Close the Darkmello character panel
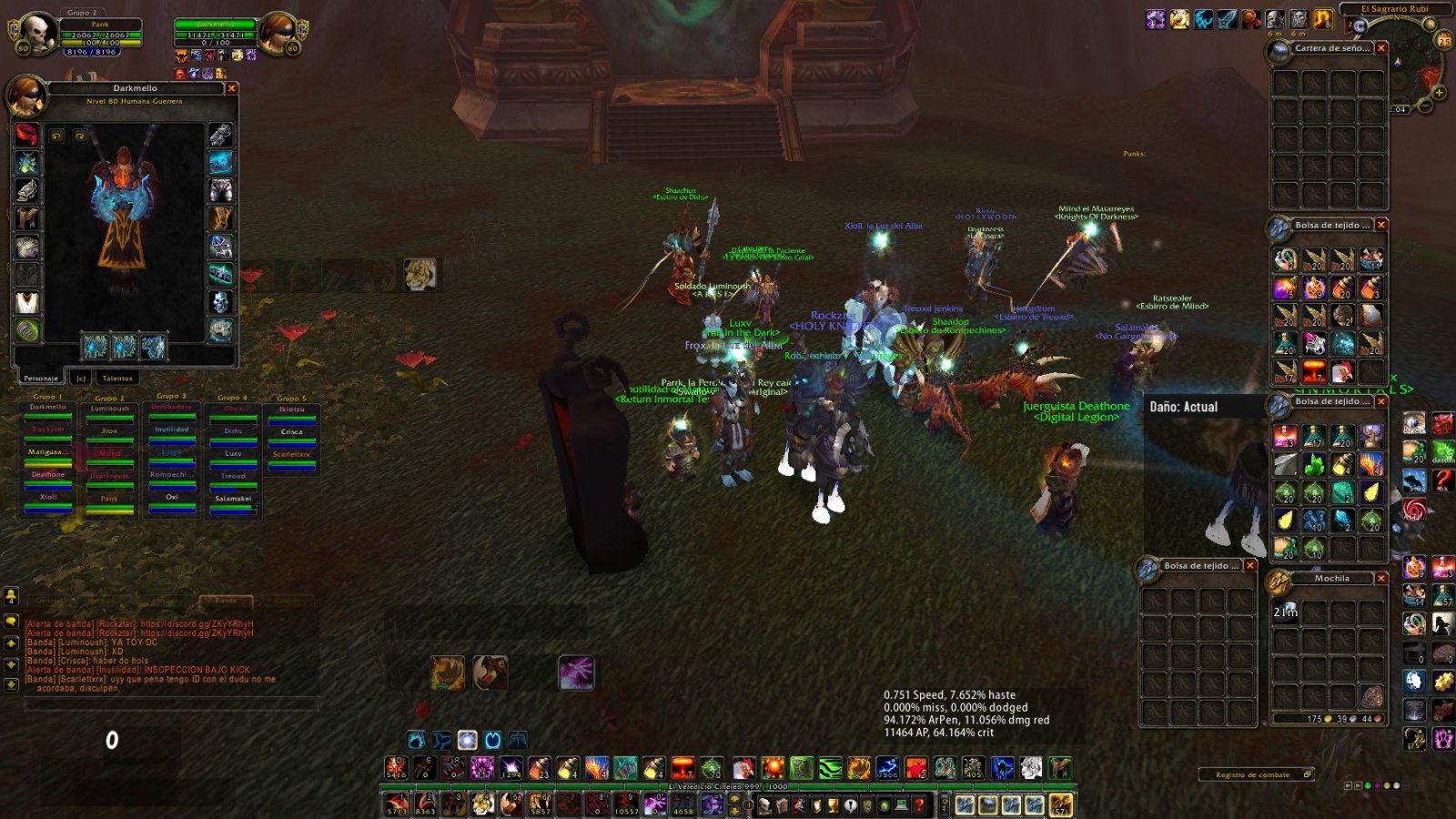Image resolution: width=1456 pixels, height=819 pixels. [x=232, y=88]
